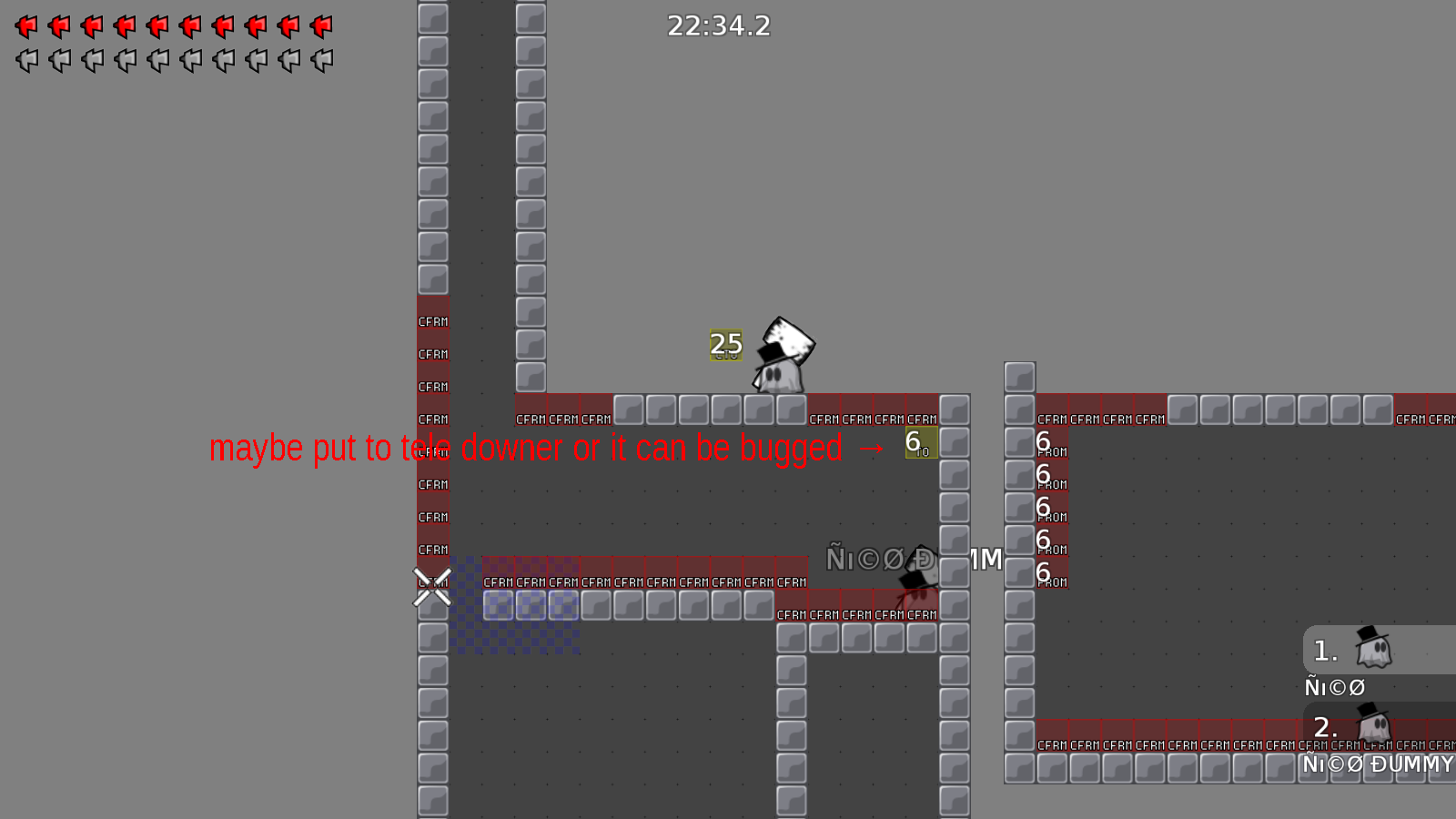Select the X cross marker on the left wall

tap(431, 587)
